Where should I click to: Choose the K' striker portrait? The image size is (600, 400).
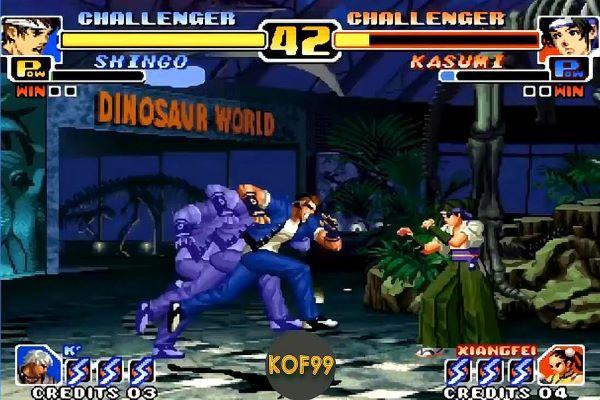click(x=39, y=367)
